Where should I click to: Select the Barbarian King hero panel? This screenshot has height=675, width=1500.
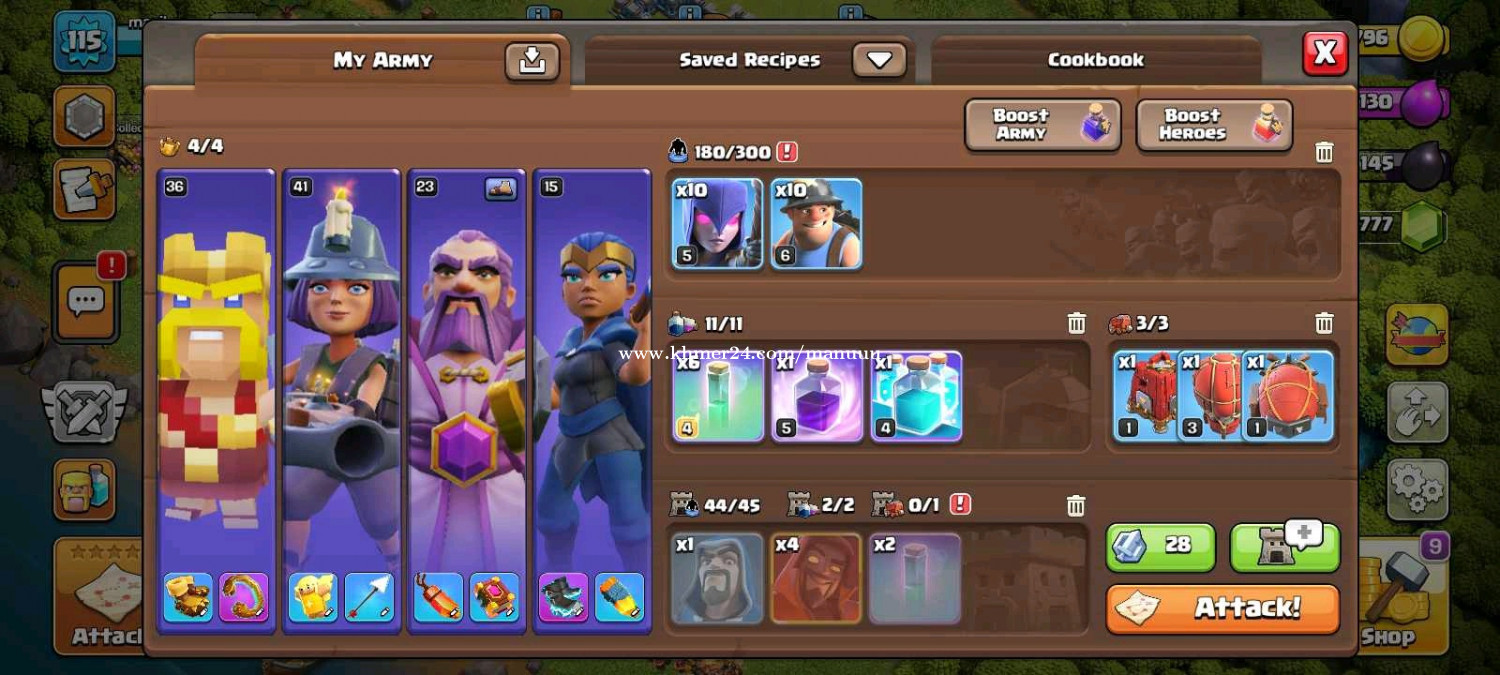click(x=217, y=400)
